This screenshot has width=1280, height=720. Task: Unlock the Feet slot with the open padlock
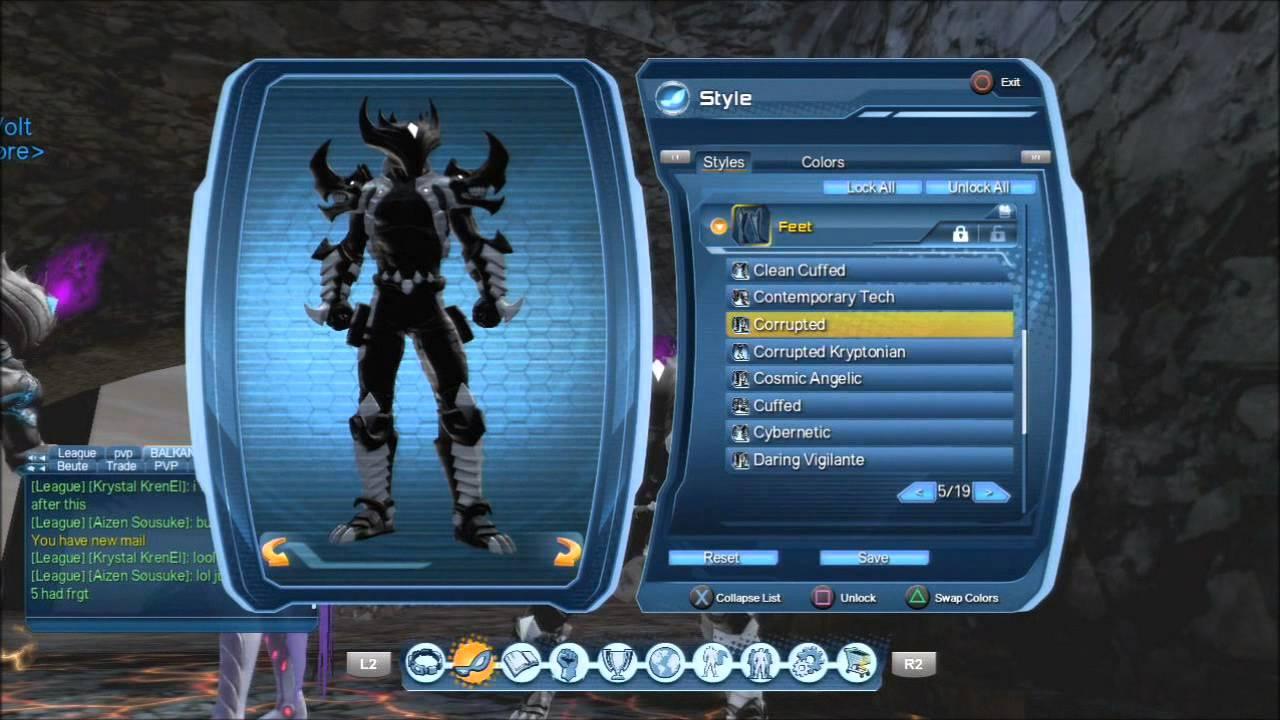[x=999, y=234]
